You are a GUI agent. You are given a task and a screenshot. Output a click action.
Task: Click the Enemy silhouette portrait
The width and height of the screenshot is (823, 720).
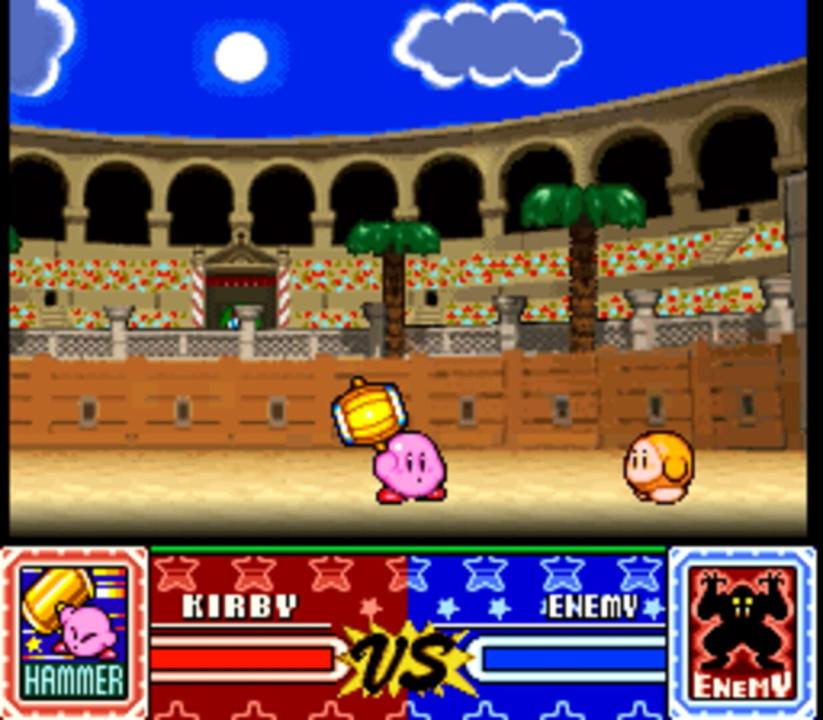click(x=743, y=632)
